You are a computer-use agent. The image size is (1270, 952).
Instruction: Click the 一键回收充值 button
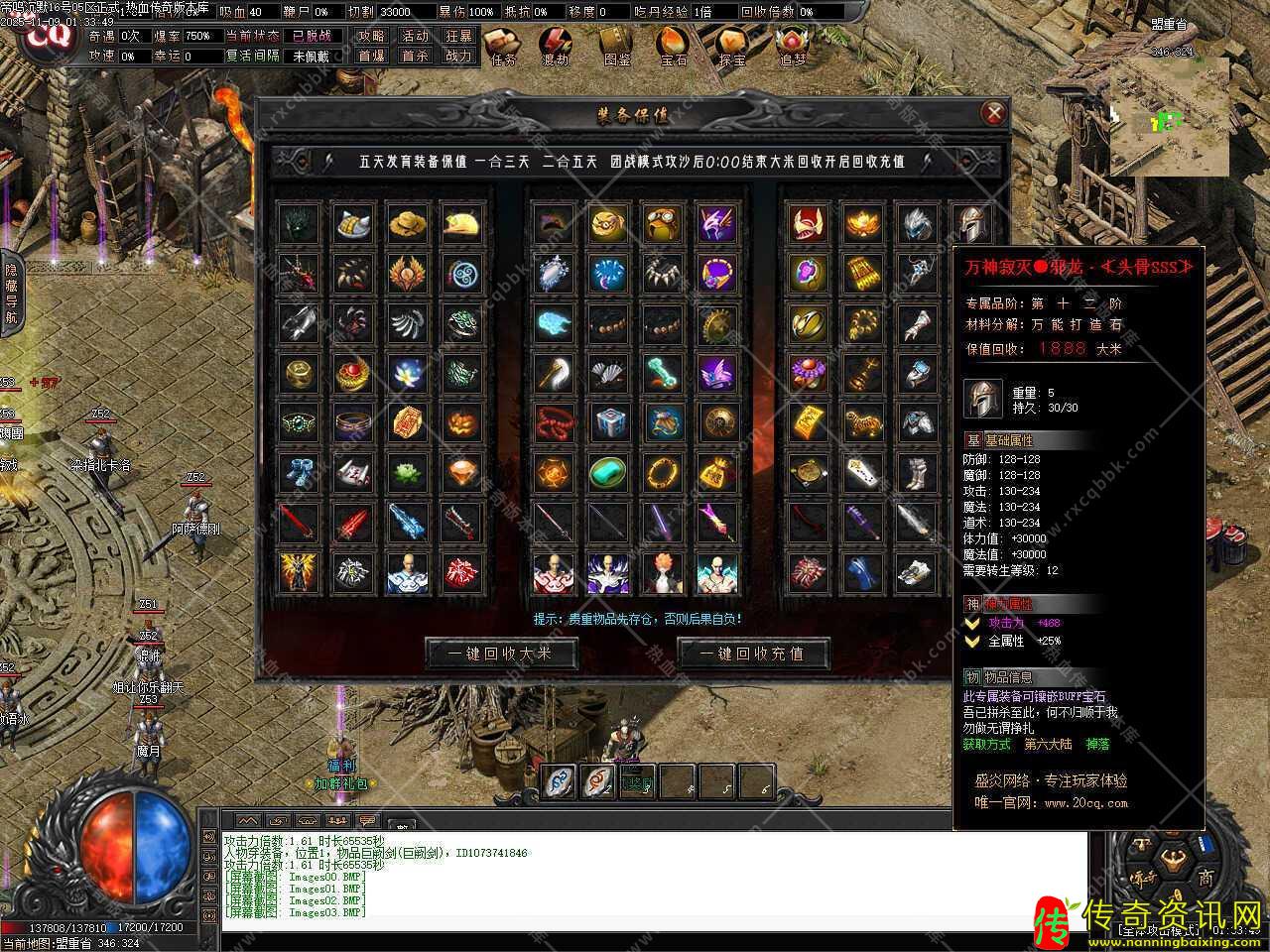point(753,654)
